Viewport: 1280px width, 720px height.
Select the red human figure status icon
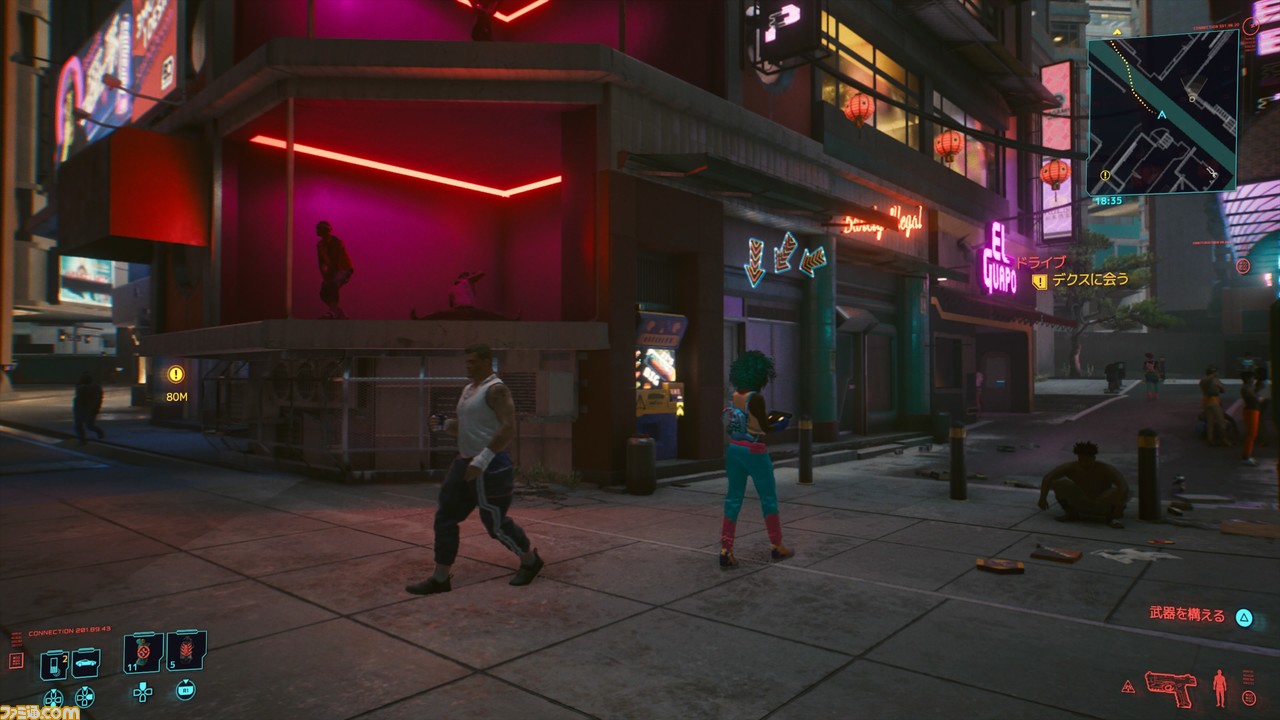[x=1219, y=687]
